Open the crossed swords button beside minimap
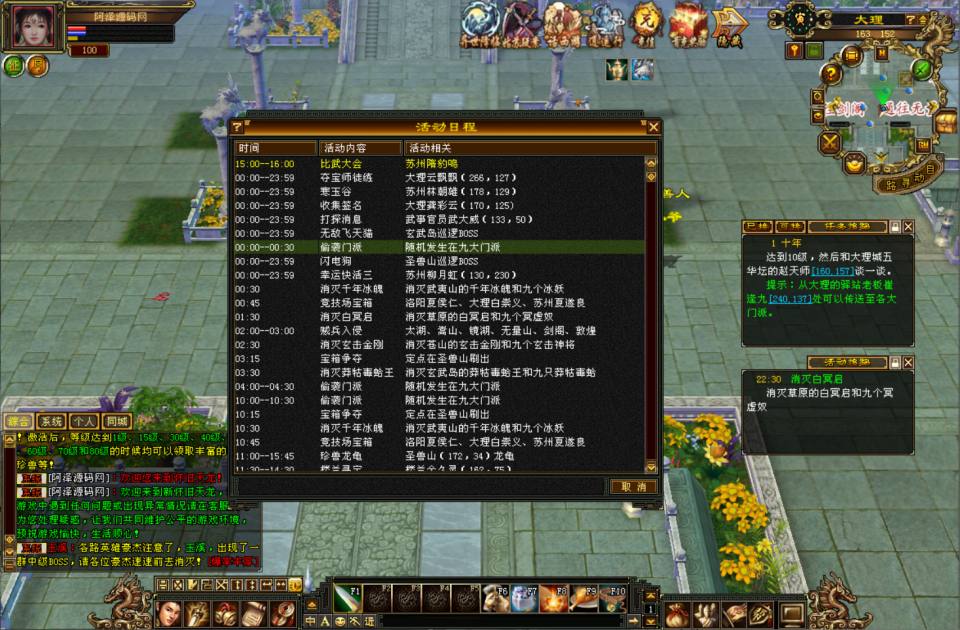Image resolution: width=960 pixels, height=630 pixels. [829, 142]
